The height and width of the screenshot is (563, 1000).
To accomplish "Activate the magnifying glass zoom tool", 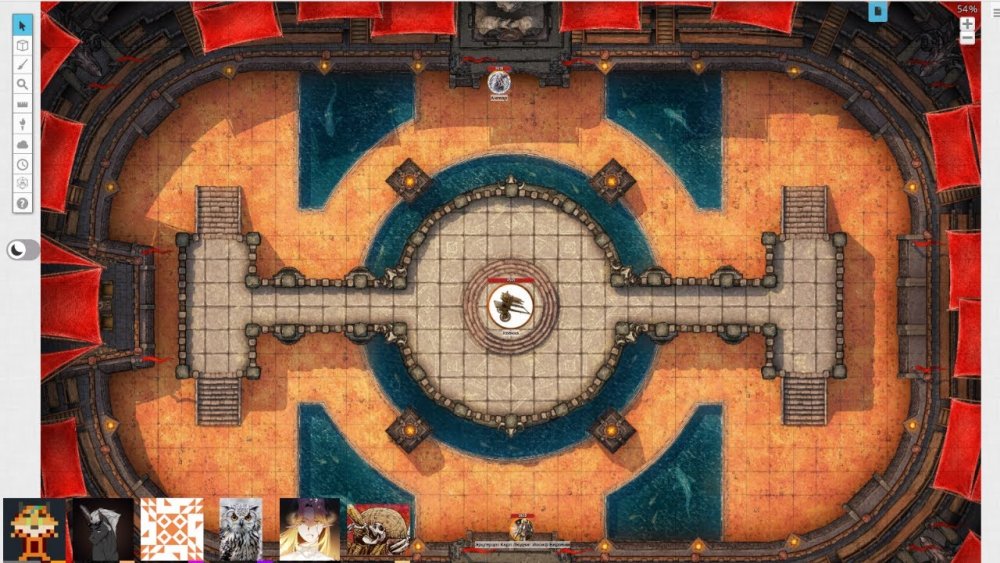I will pyautogui.click(x=23, y=85).
